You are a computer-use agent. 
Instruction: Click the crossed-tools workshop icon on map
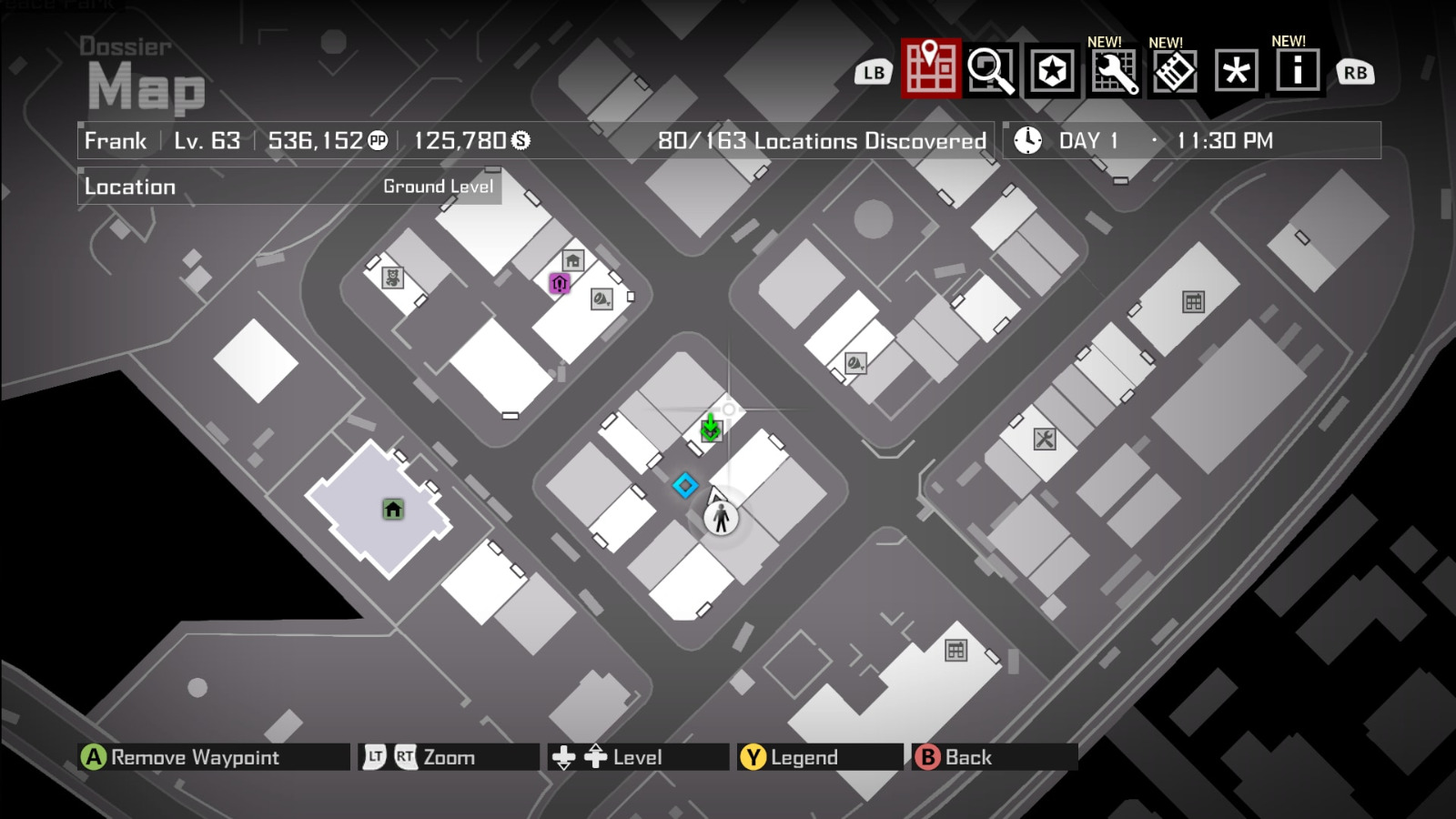coord(1045,439)
